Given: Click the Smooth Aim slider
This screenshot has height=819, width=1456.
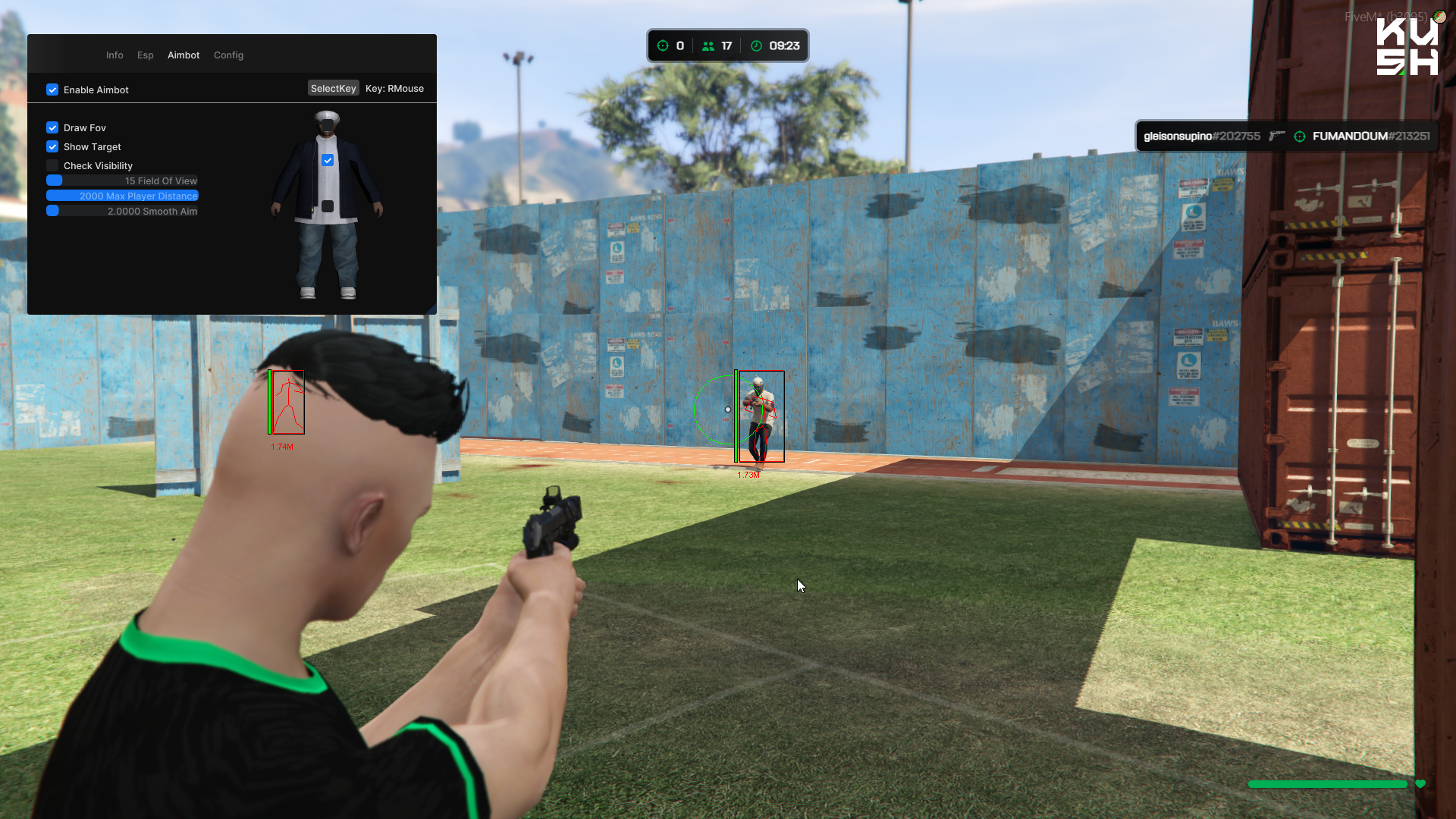Looking at the screenshot, I should [x=122, y=211].
